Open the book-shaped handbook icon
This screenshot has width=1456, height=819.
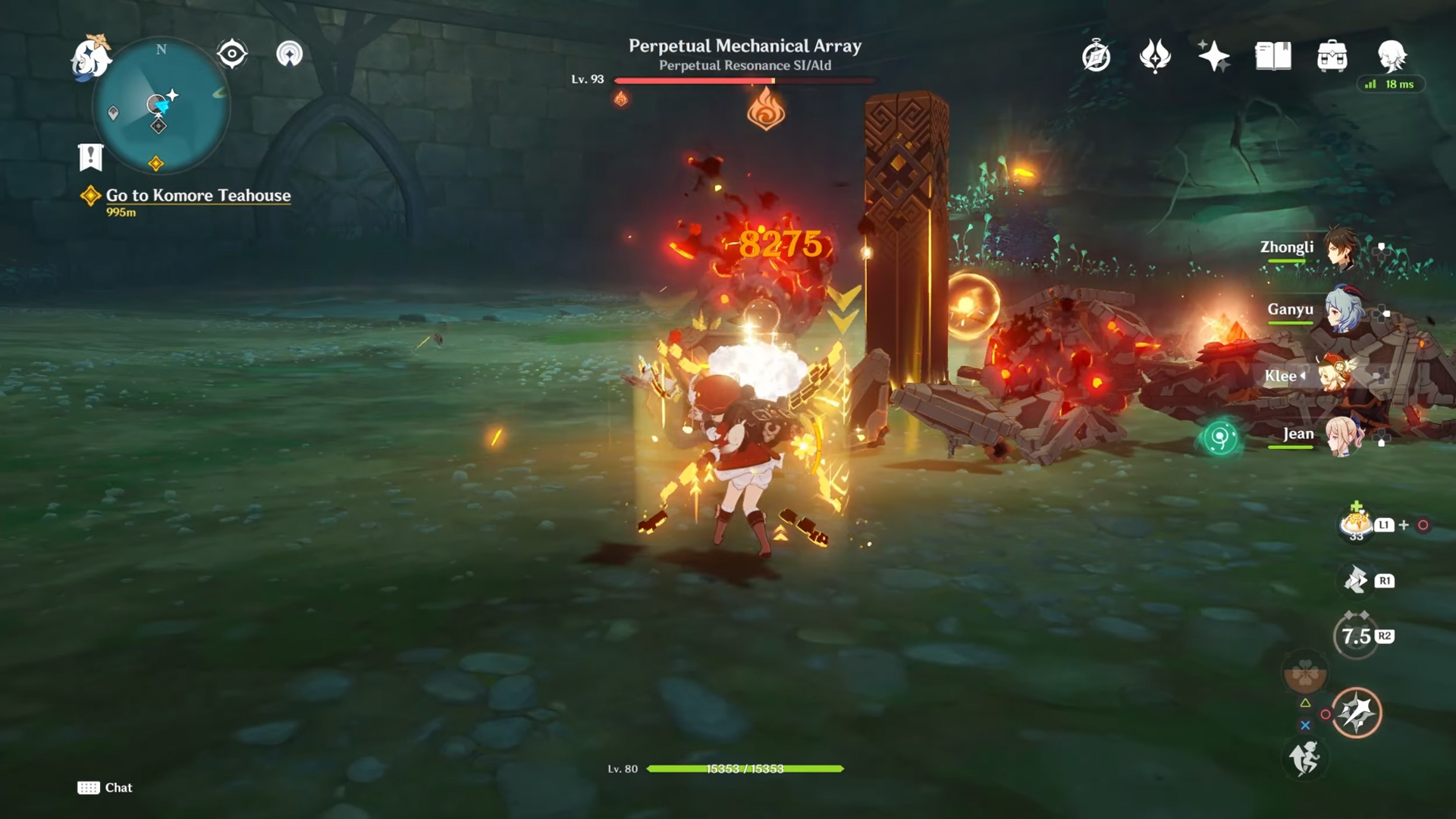coord(1272,56)
